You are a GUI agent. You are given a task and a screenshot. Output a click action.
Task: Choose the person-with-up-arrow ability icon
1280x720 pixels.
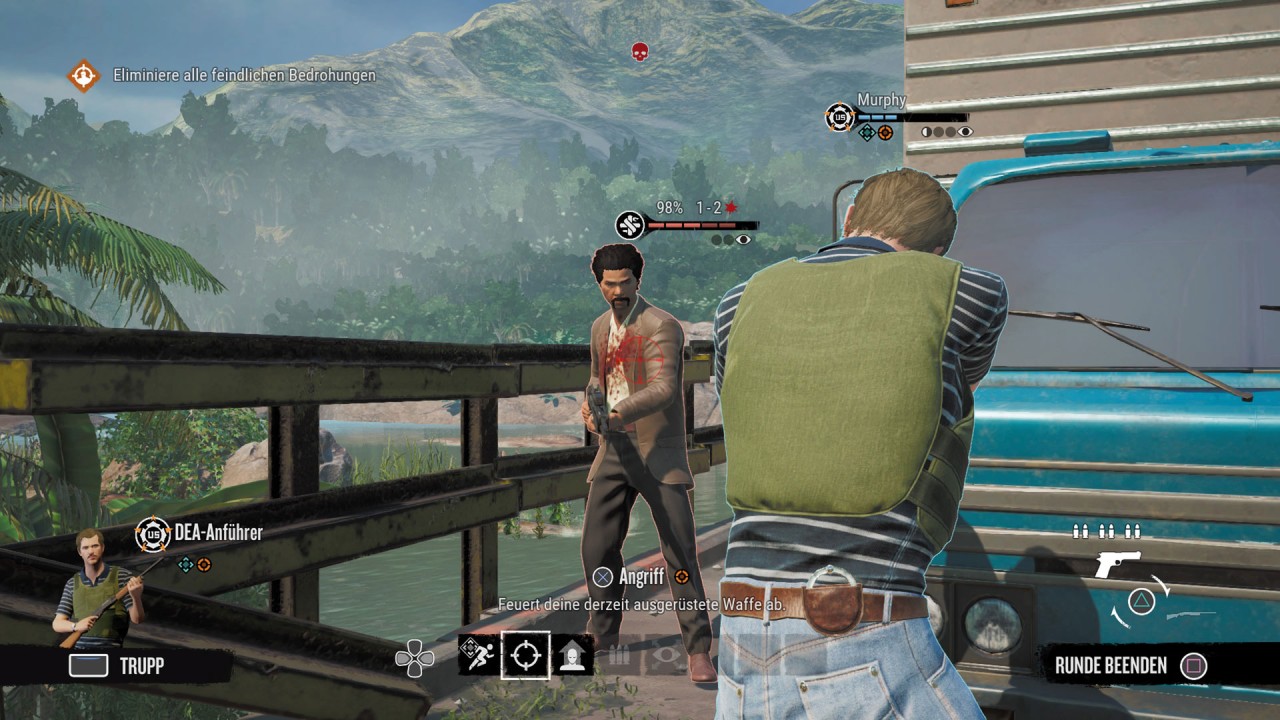574,655
